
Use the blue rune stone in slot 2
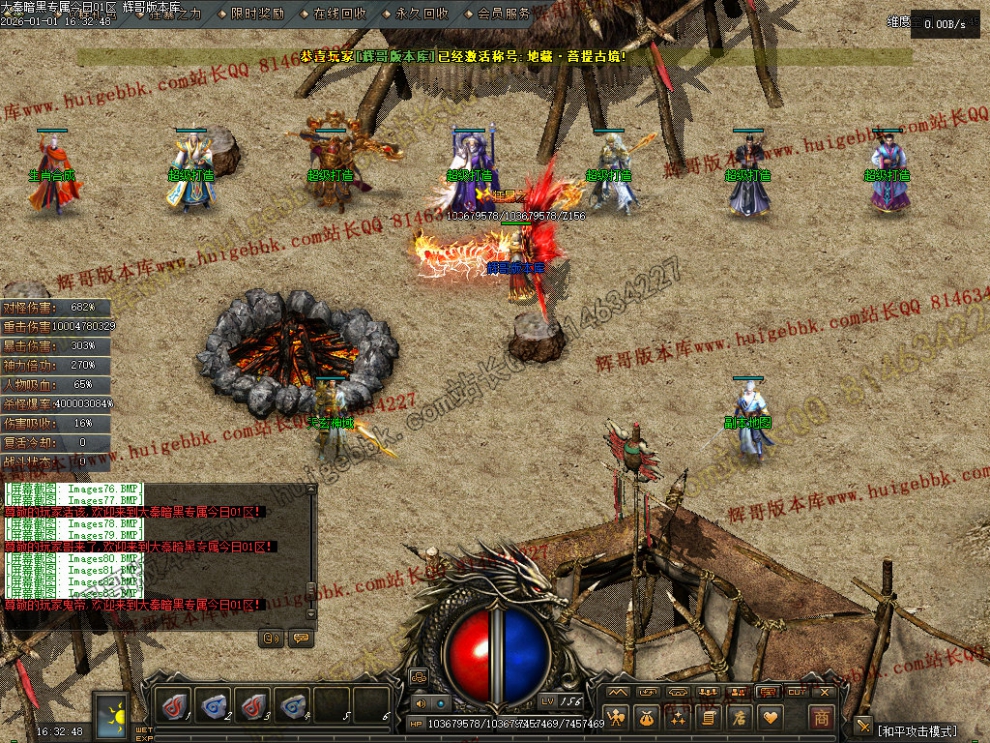click(213, 705)
